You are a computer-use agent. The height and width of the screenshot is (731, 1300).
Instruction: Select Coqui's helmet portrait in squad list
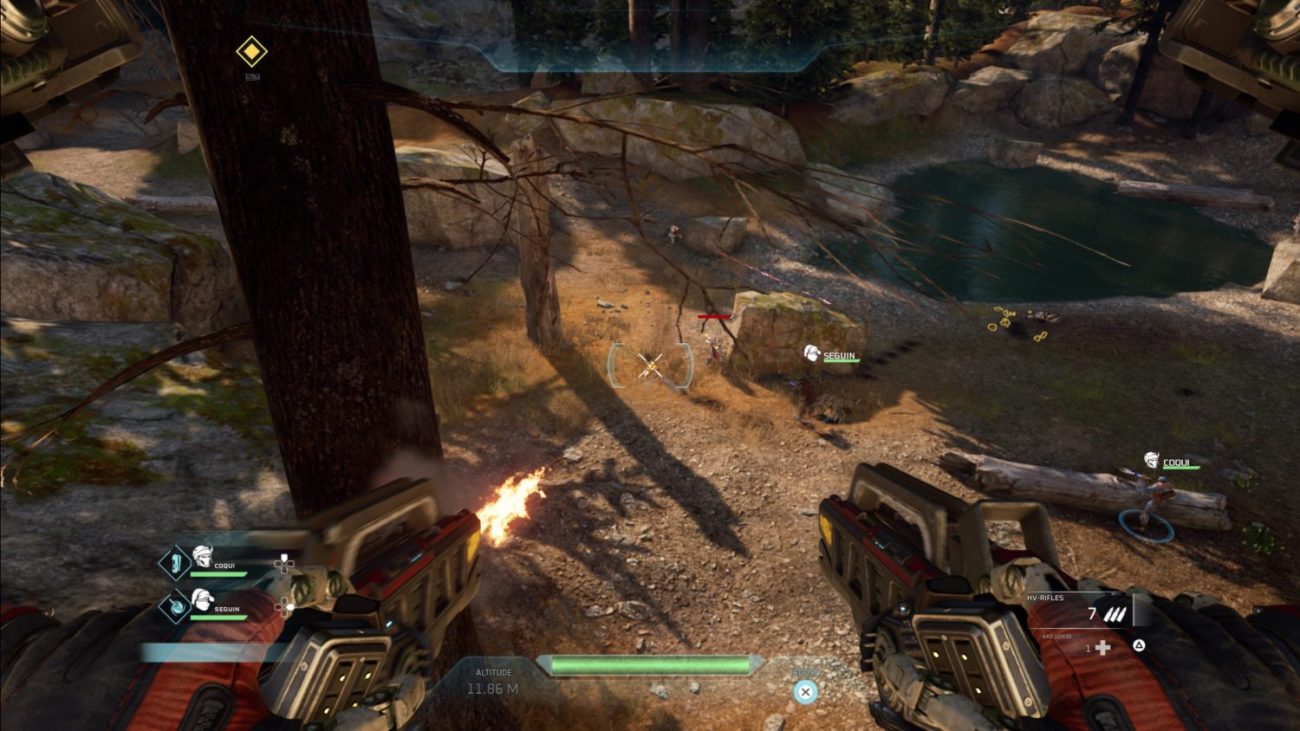coord(202,557)
